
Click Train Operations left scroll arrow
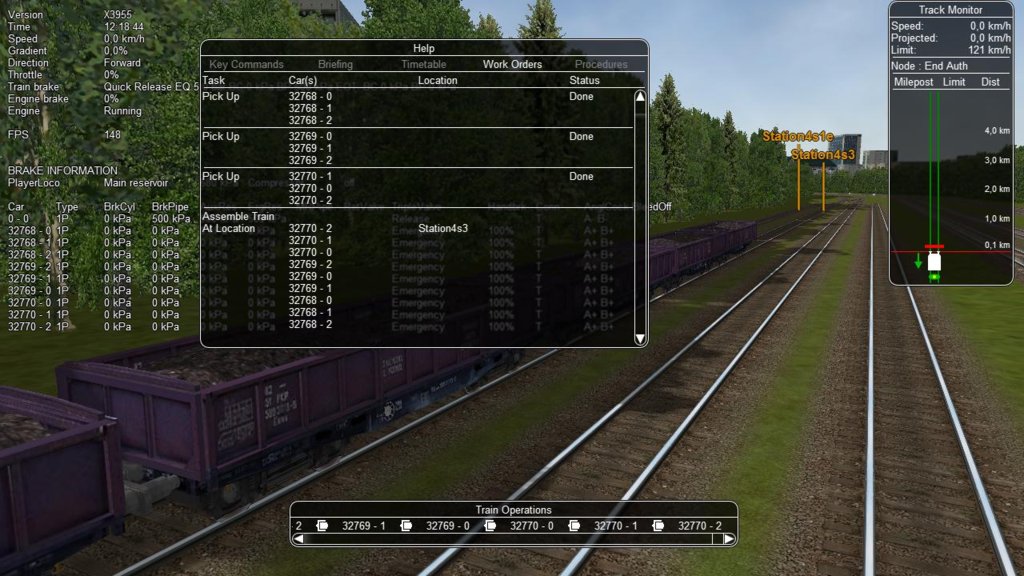(x=298, y=539)
